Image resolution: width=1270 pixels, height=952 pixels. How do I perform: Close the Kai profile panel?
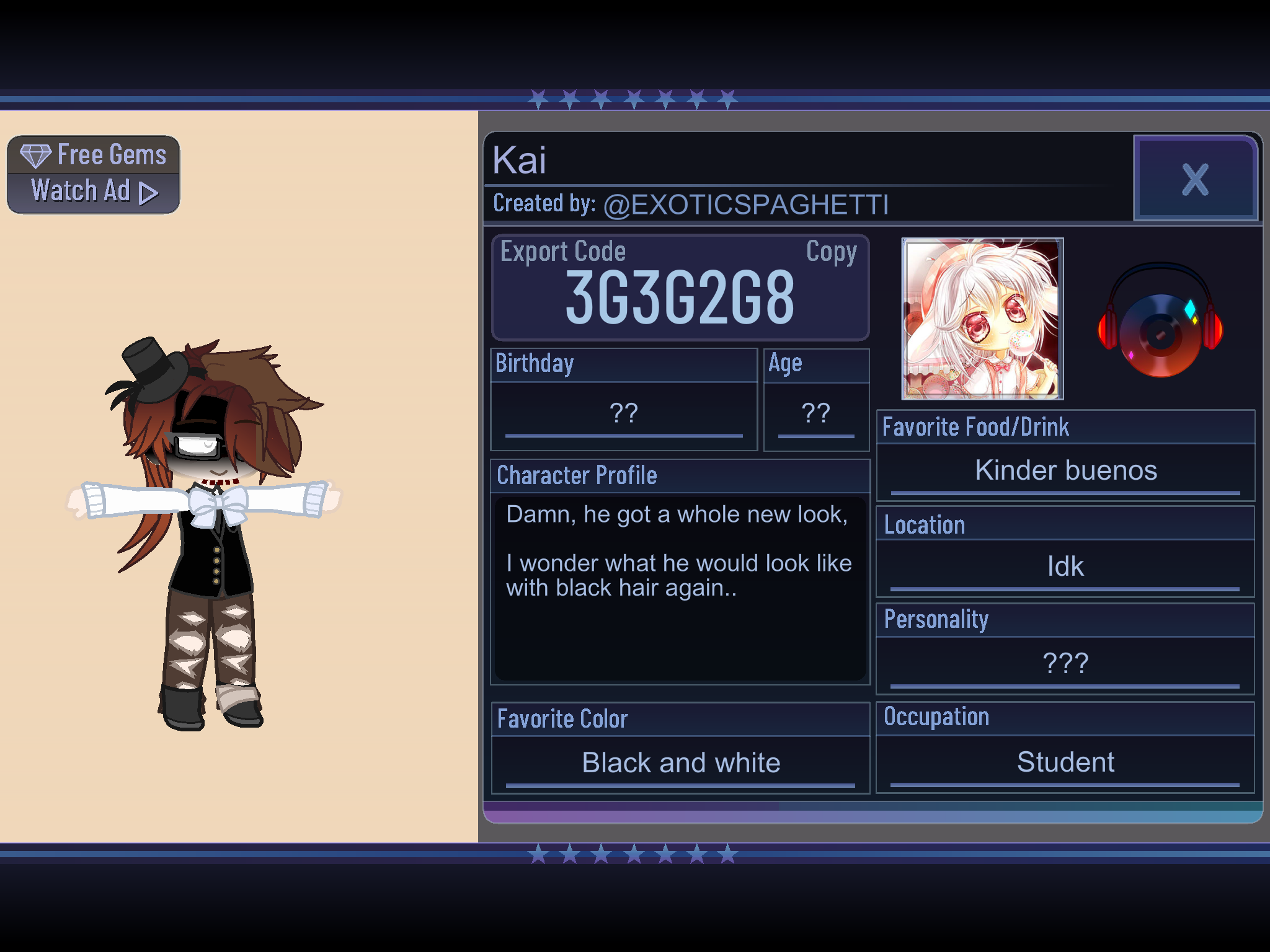1194,179
